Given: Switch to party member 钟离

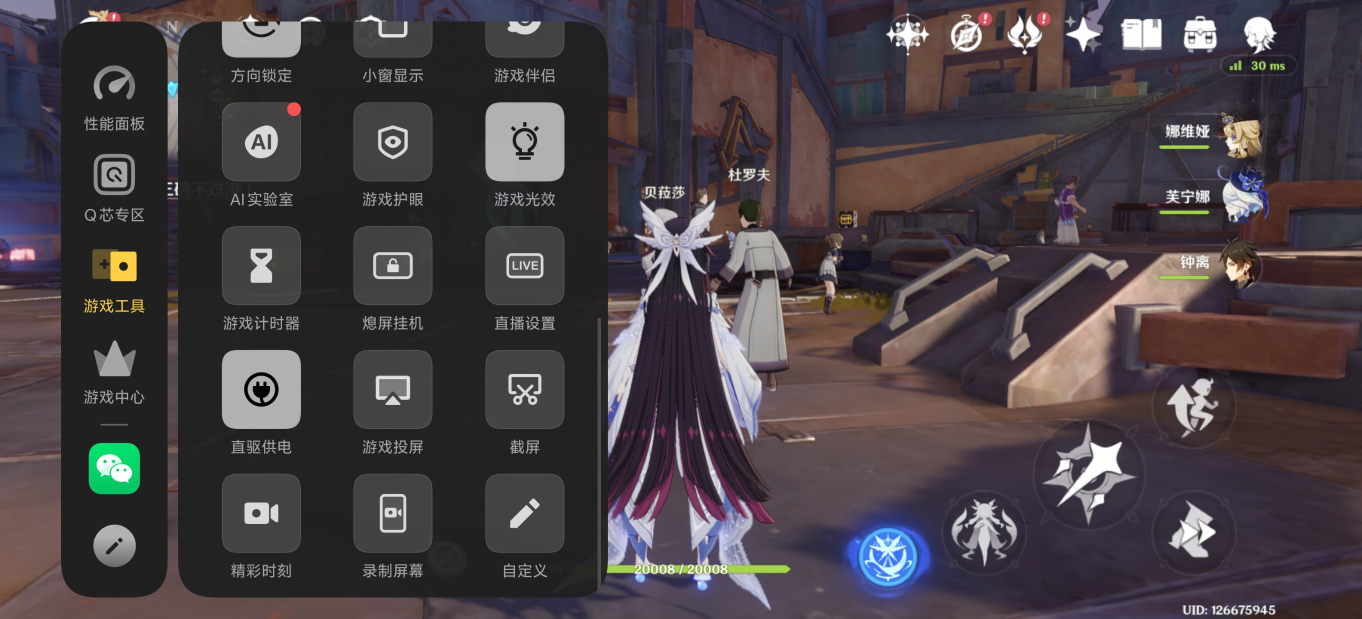Looking at the screenshot, I should 1238,264.
